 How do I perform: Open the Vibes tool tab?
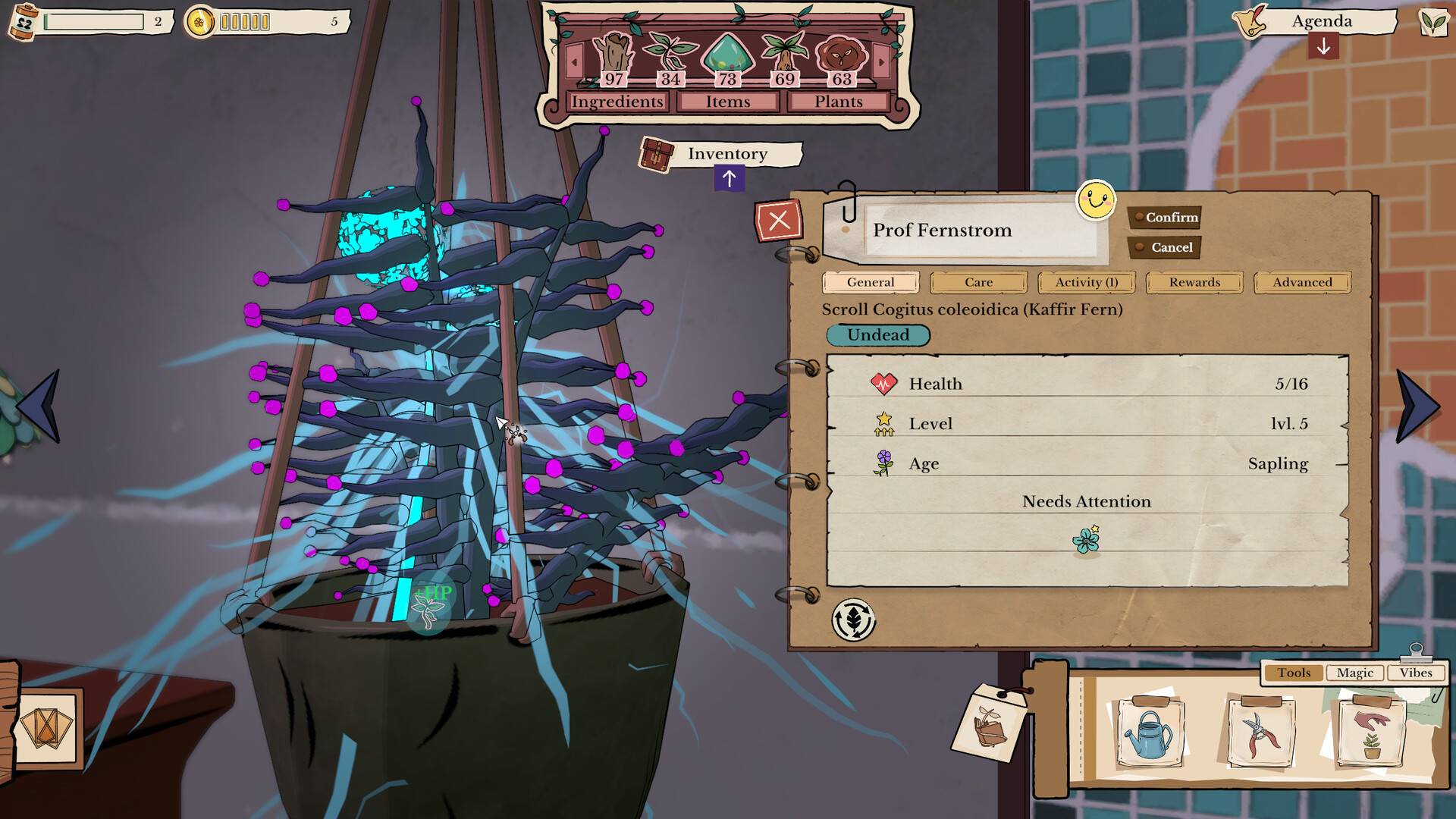[1416, 673]
